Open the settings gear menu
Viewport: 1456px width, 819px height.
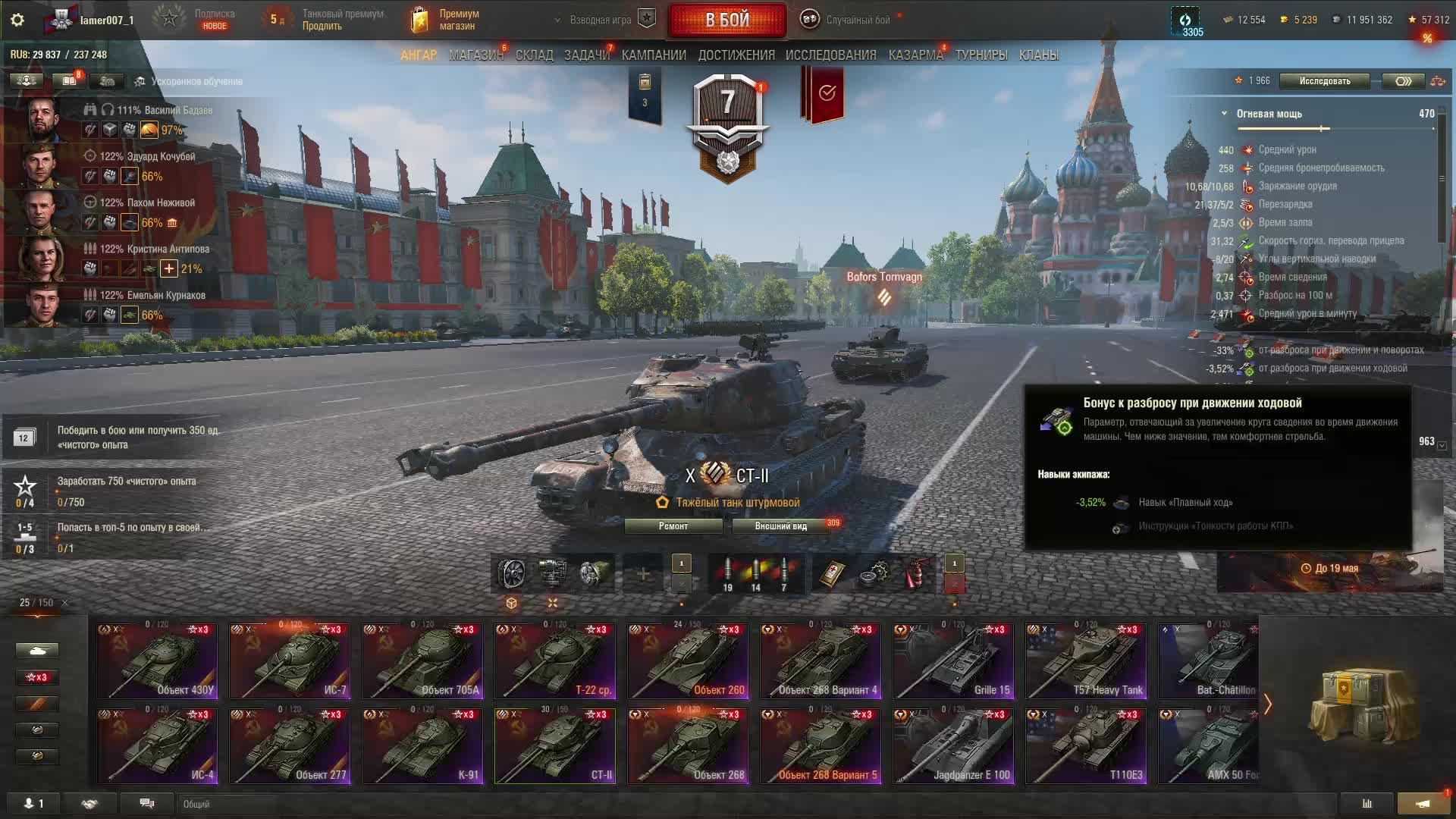click(x=17, y=20)
